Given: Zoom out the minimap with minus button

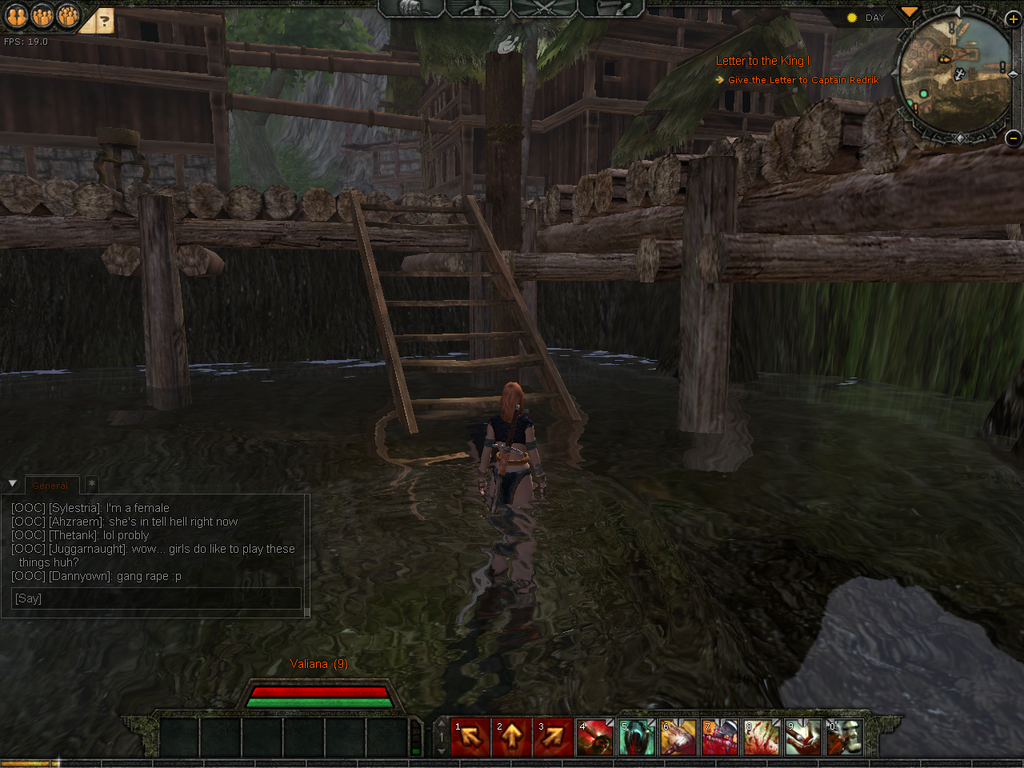Looking at the screenshot, I should click(1012, 138).
